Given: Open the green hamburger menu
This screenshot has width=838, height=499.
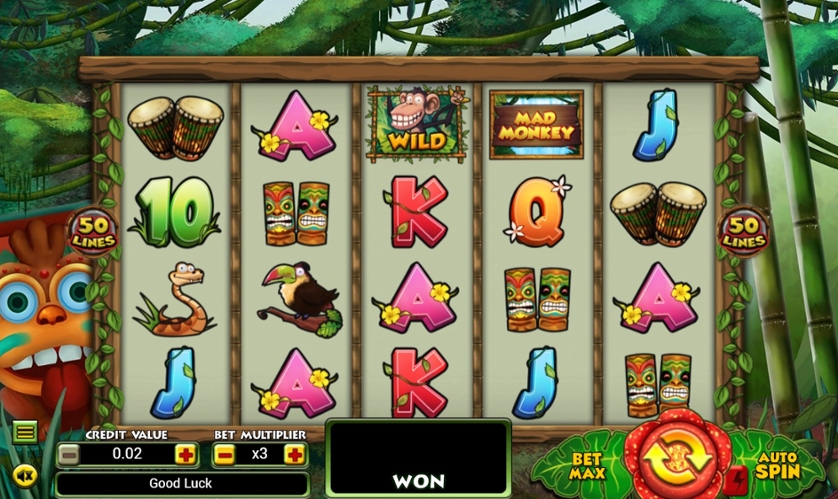Looking at the screenshot, I should click(x=25, y=432).
